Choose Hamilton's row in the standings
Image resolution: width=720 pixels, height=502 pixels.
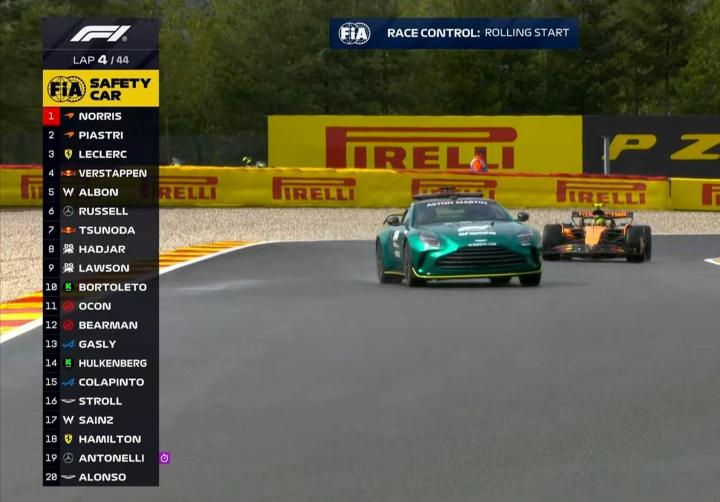[100, 439]
